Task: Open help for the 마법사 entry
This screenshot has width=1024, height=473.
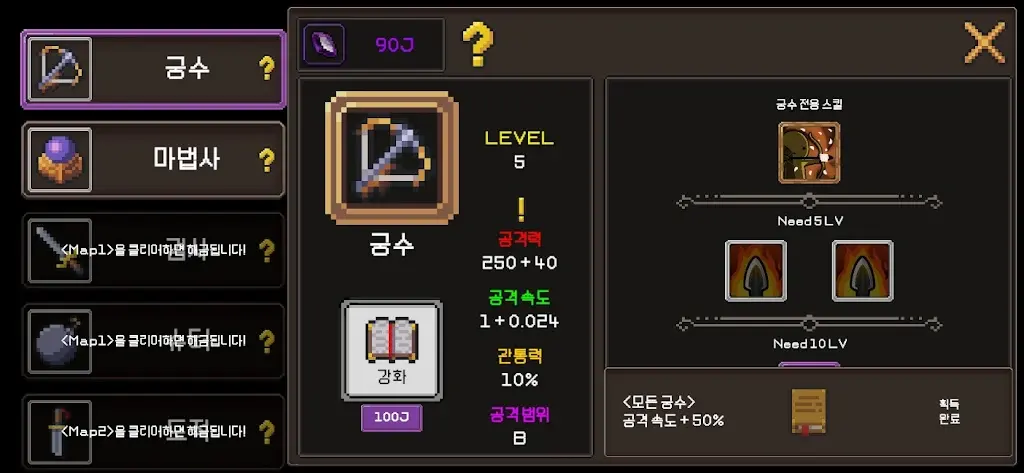Action: 266,159
